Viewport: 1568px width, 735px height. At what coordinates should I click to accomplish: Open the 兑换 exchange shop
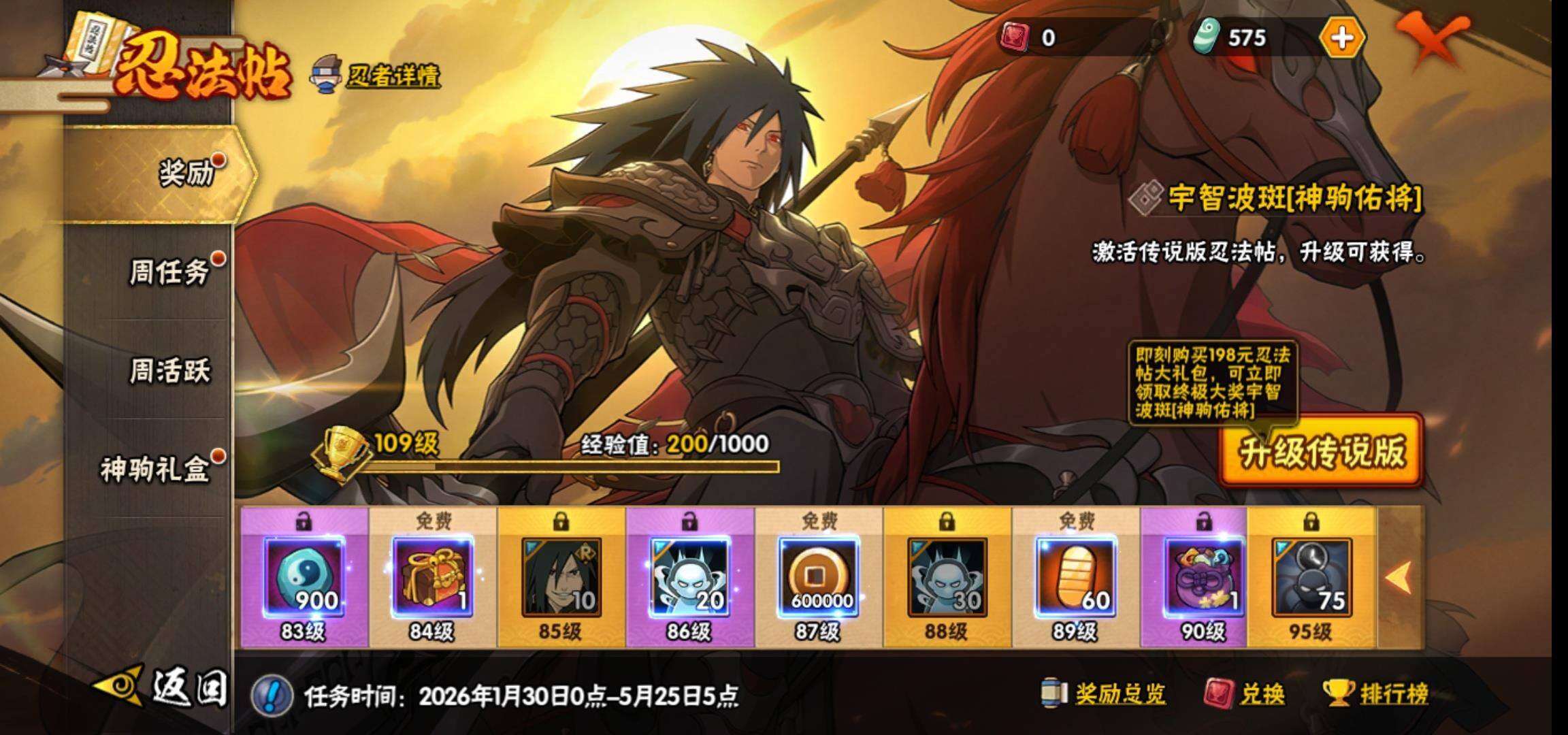(1245, 694)
